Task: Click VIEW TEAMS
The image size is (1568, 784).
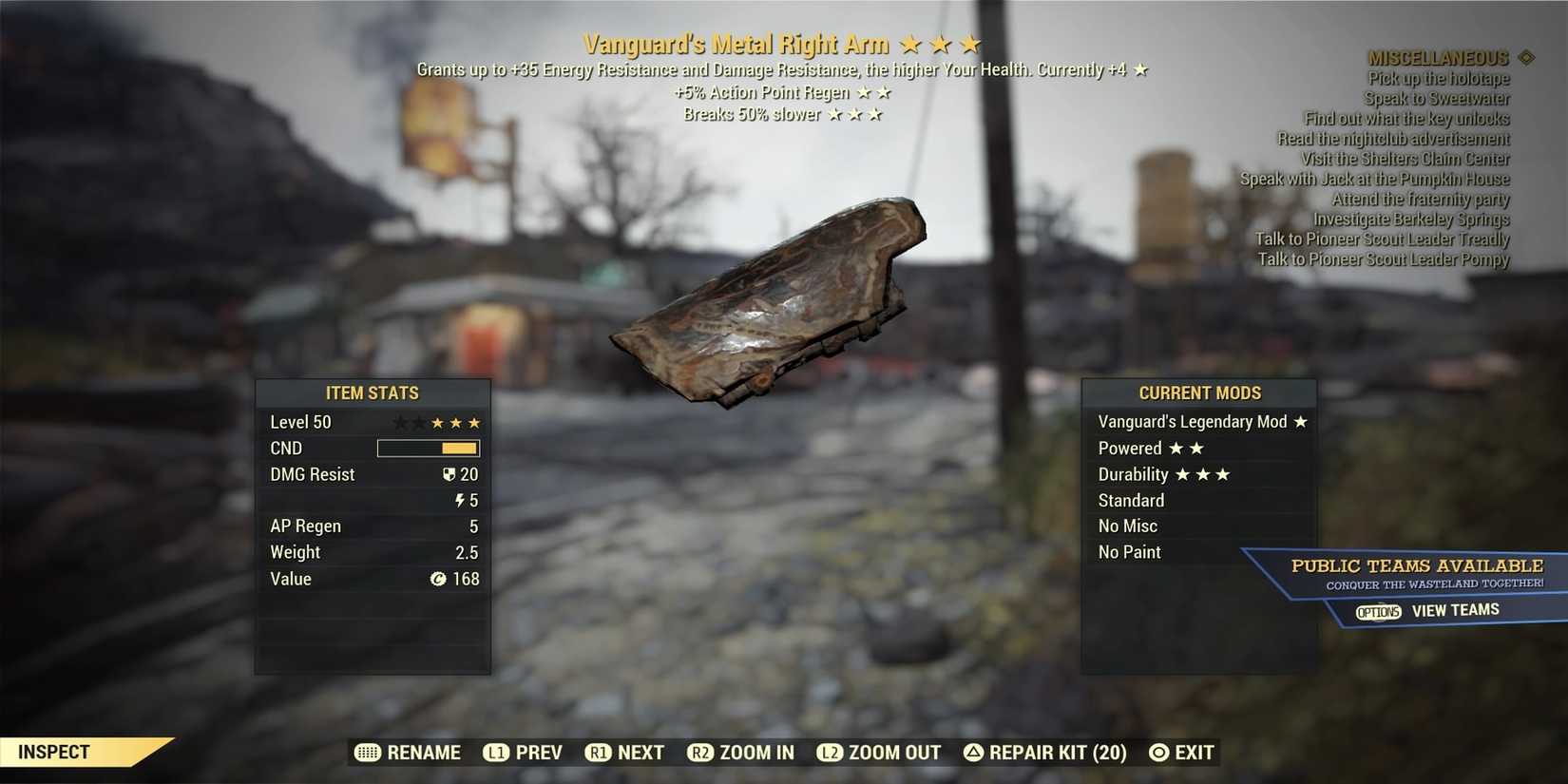Action: click(x=1455, y=610)
